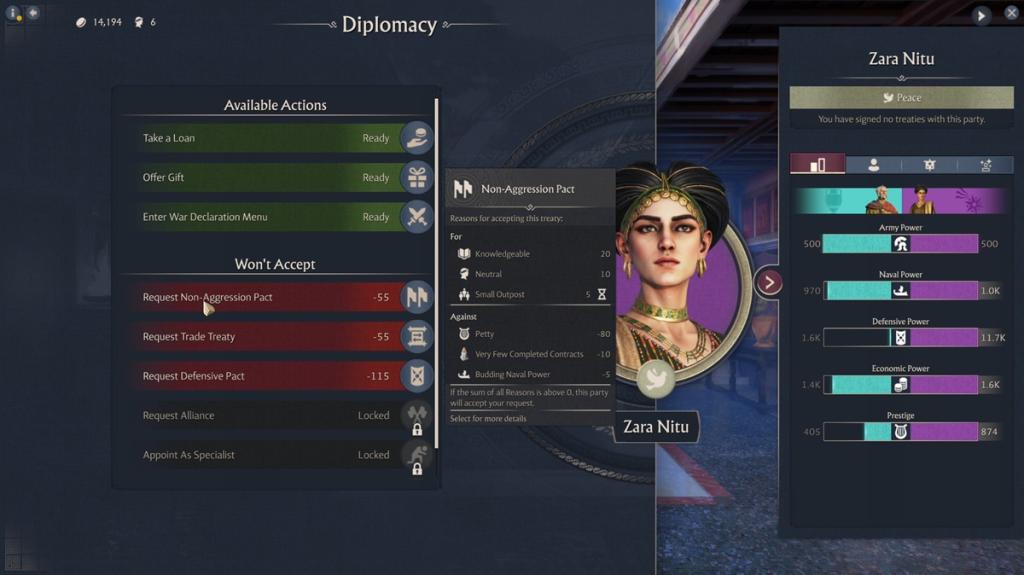Click the red arrow next to portrait
This screenshot has width=1024, height=575.
tap(768, 283)
